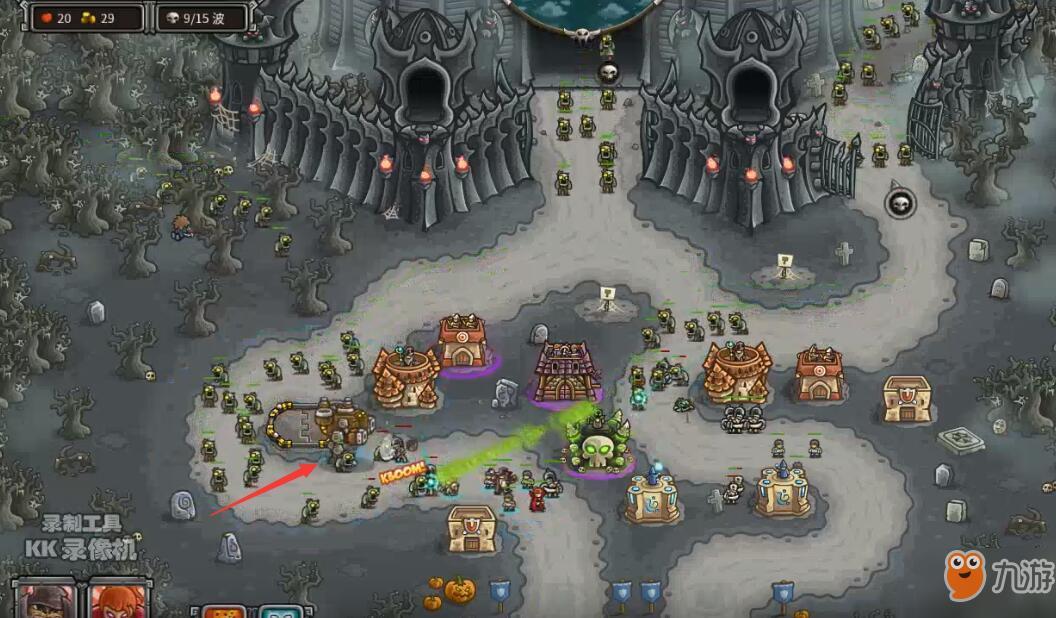The height and width of the screenshot is (618, 1056).
Task: Activate the orange Rain of Fire spell
Action: pyautogui.click(x=224, y=611)
